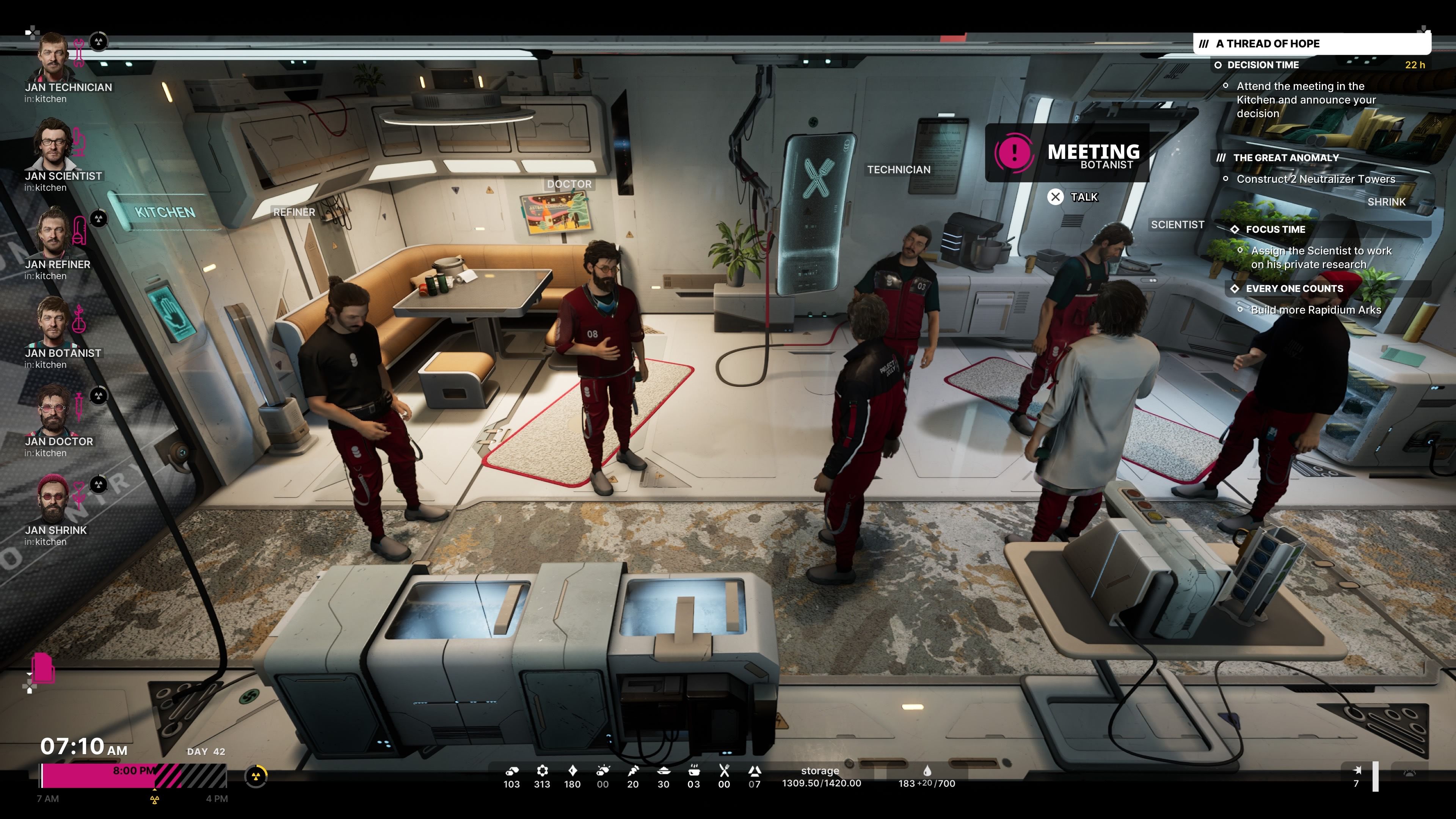
Task: Select the Focus Time side objective
Action: pos(1275,229)
